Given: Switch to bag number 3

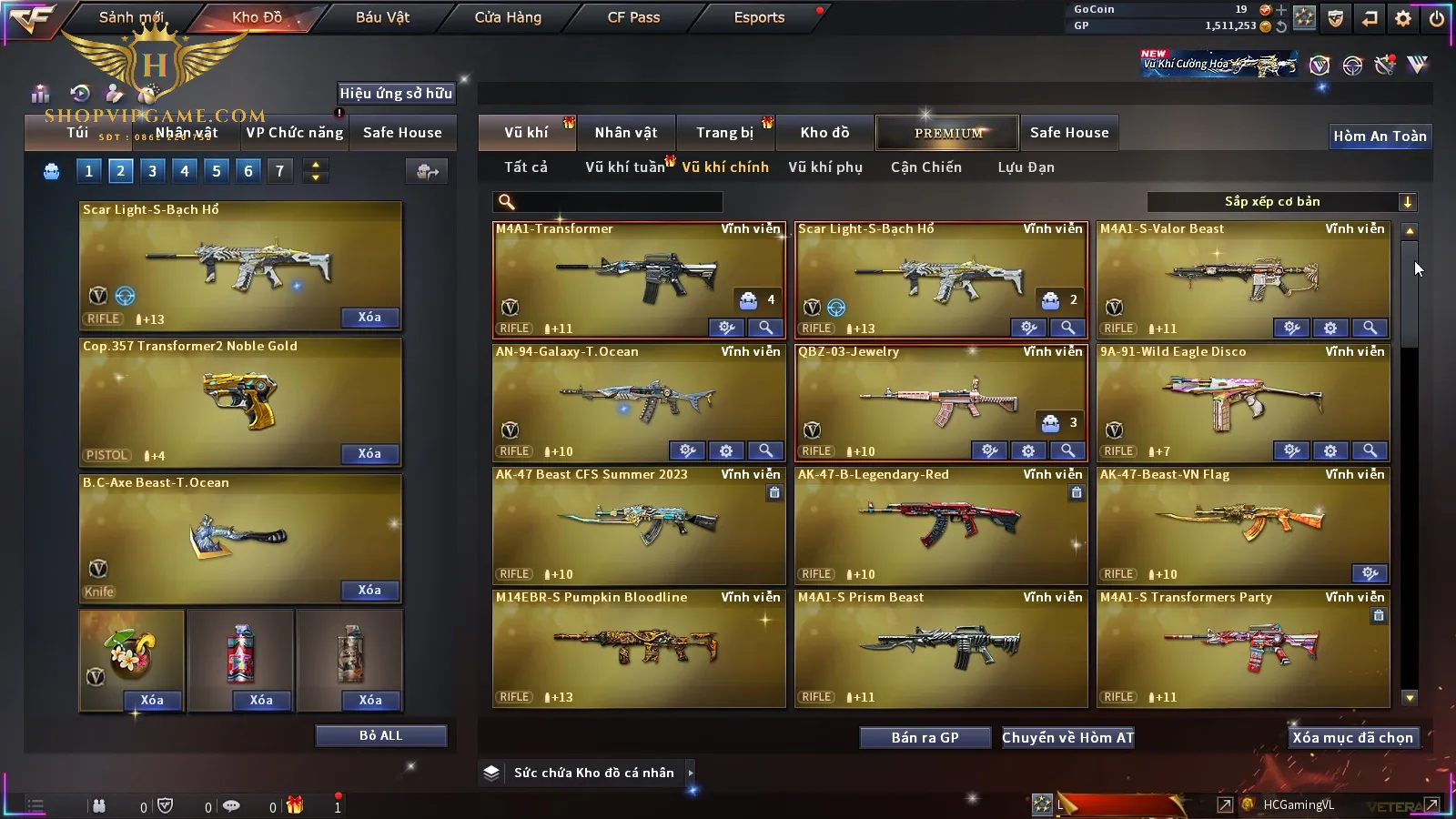Looking at the screenshot, I should tap(152, 170).
